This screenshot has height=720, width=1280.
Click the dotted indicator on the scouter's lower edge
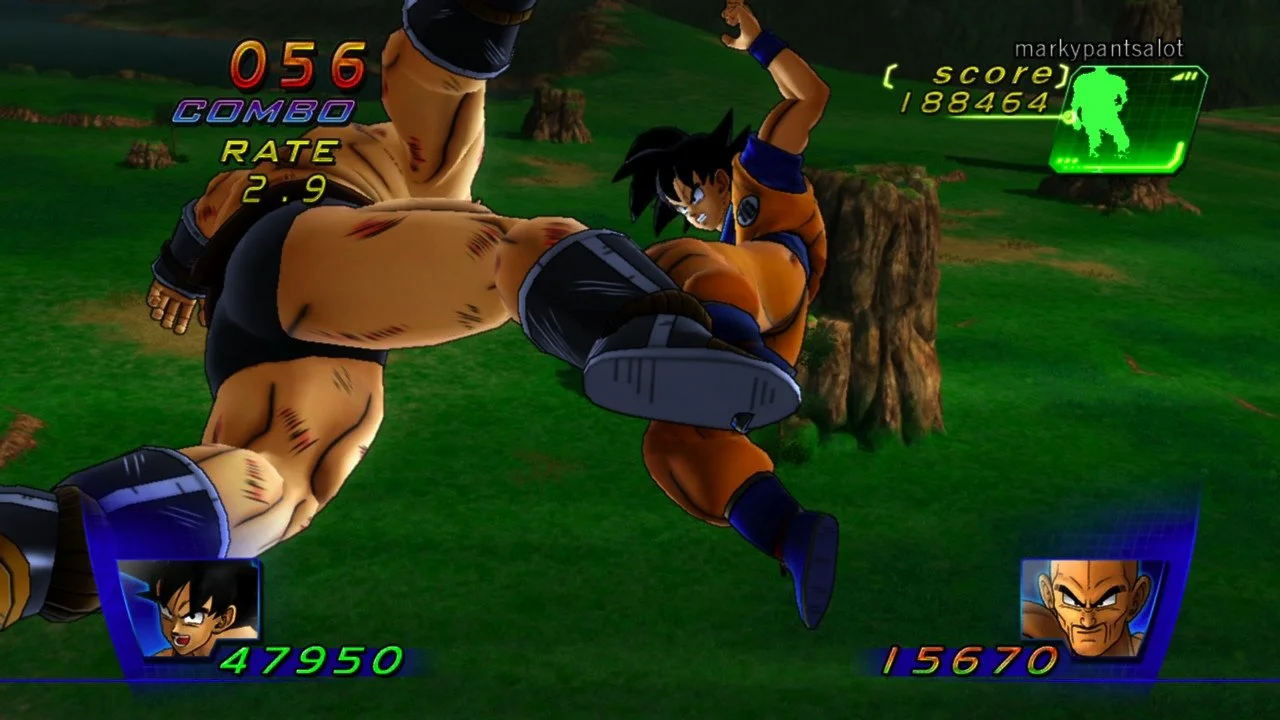click(1067, 161)
